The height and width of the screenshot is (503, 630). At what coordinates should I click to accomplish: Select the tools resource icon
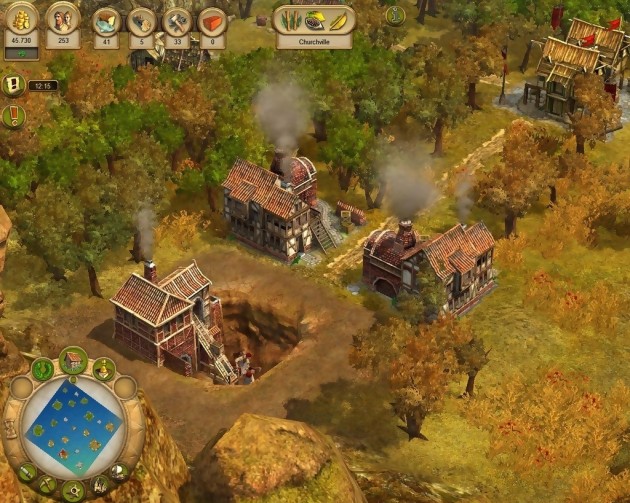pos(177,21)
